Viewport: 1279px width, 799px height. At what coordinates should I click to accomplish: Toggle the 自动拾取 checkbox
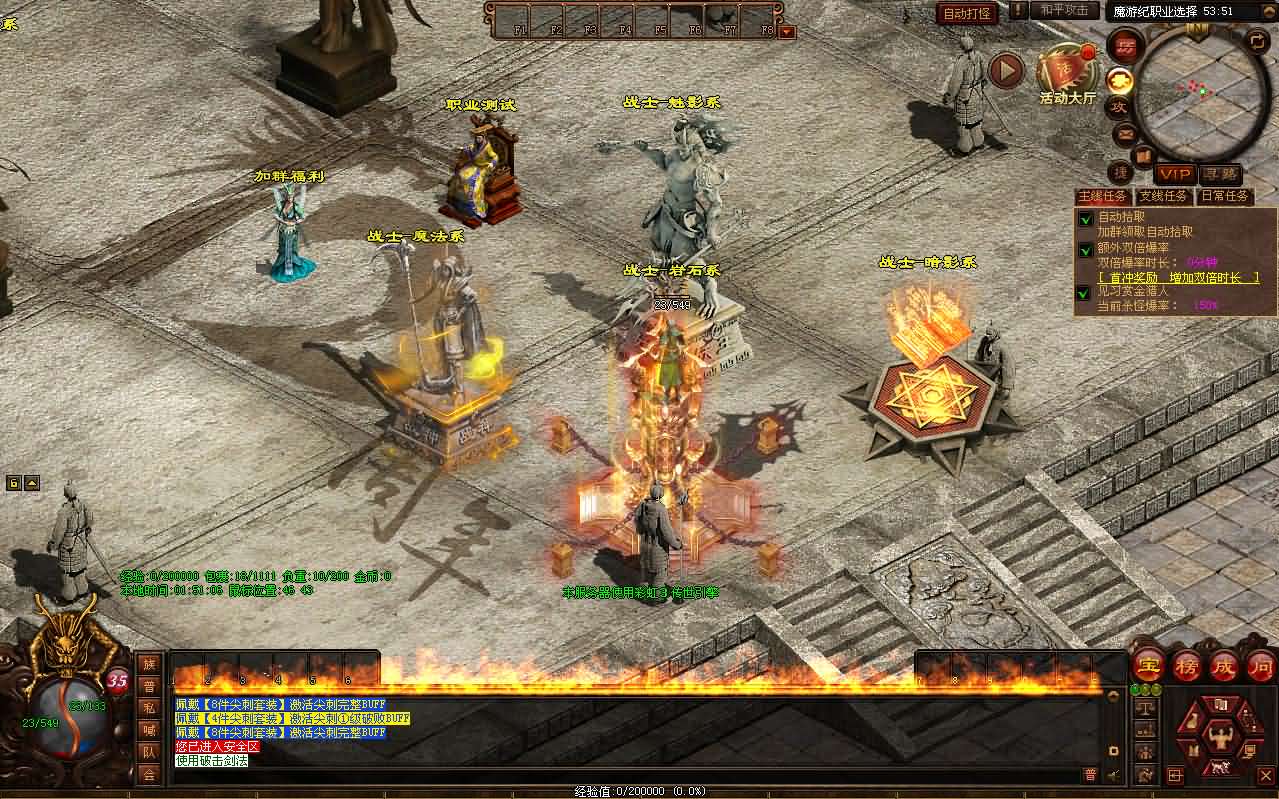pyautogui.click(x=1085, y=218)
